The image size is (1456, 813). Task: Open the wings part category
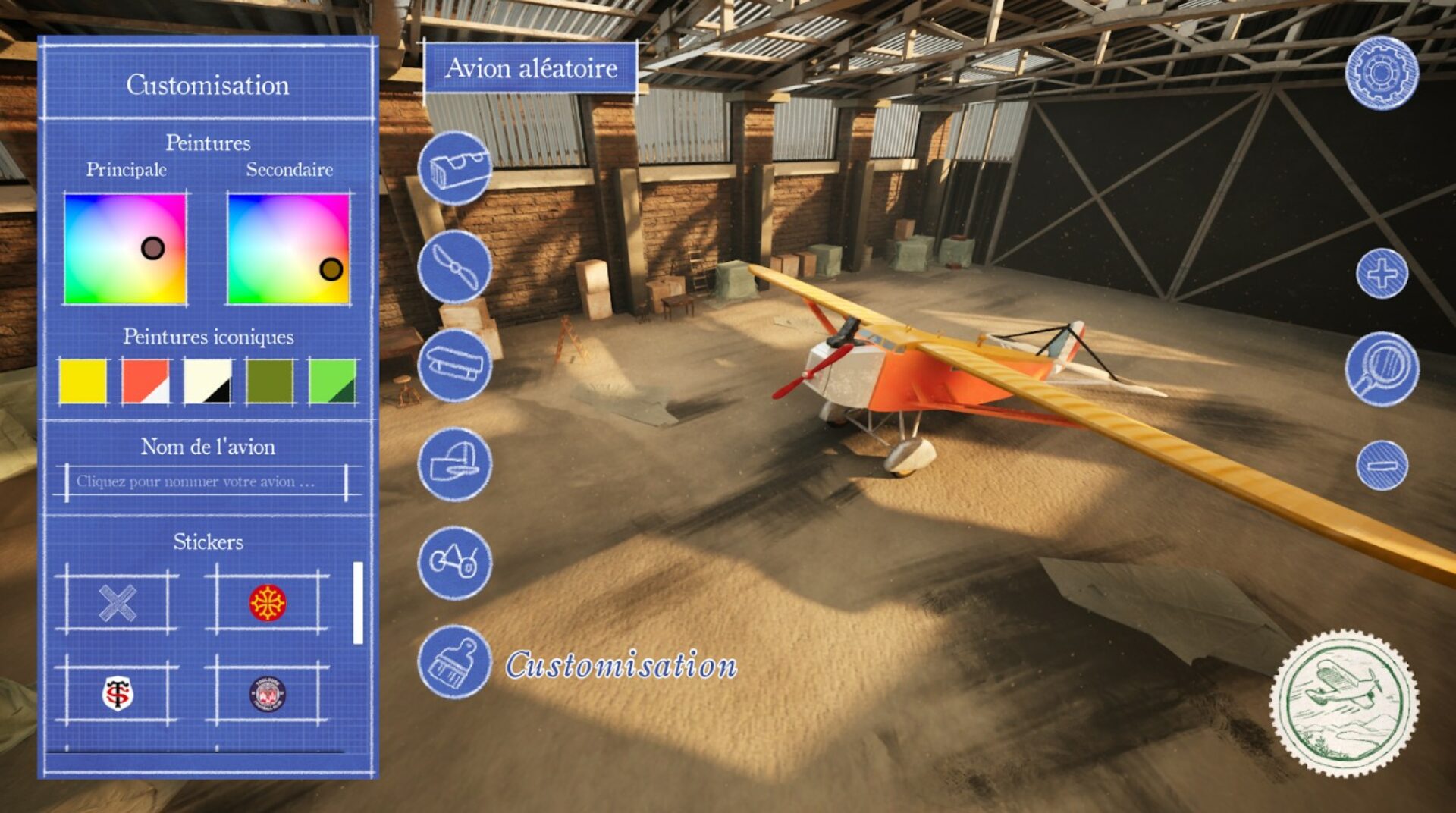pos(454,366)
